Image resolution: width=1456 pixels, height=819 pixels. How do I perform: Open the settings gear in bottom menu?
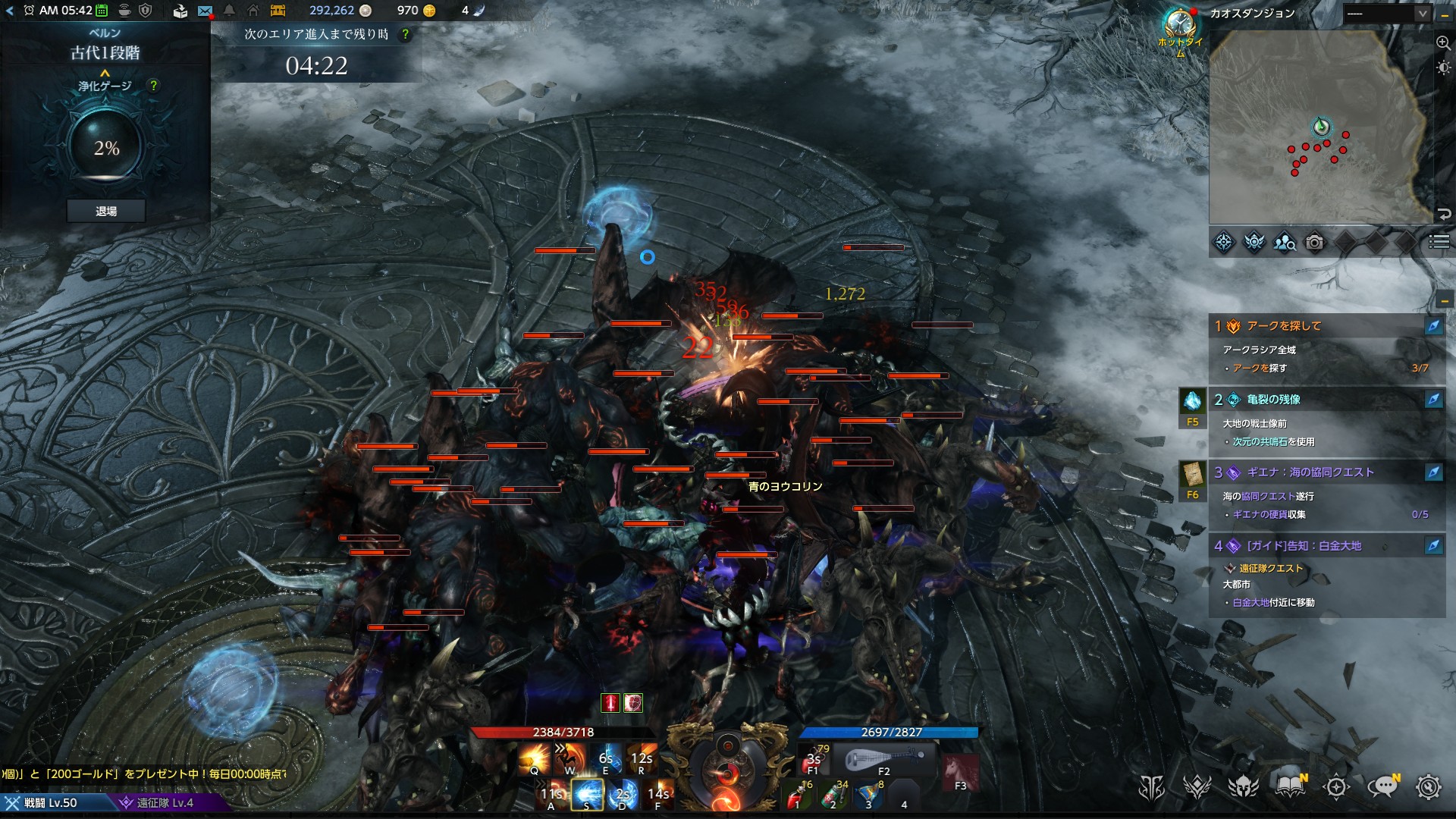click(x=1428, y=787)
